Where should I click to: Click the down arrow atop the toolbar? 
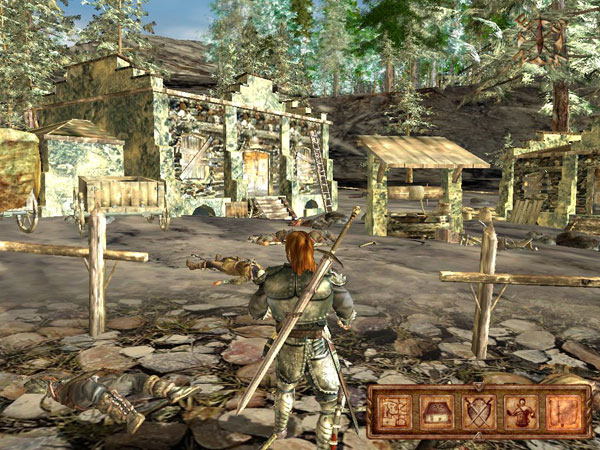click(477, 386)
